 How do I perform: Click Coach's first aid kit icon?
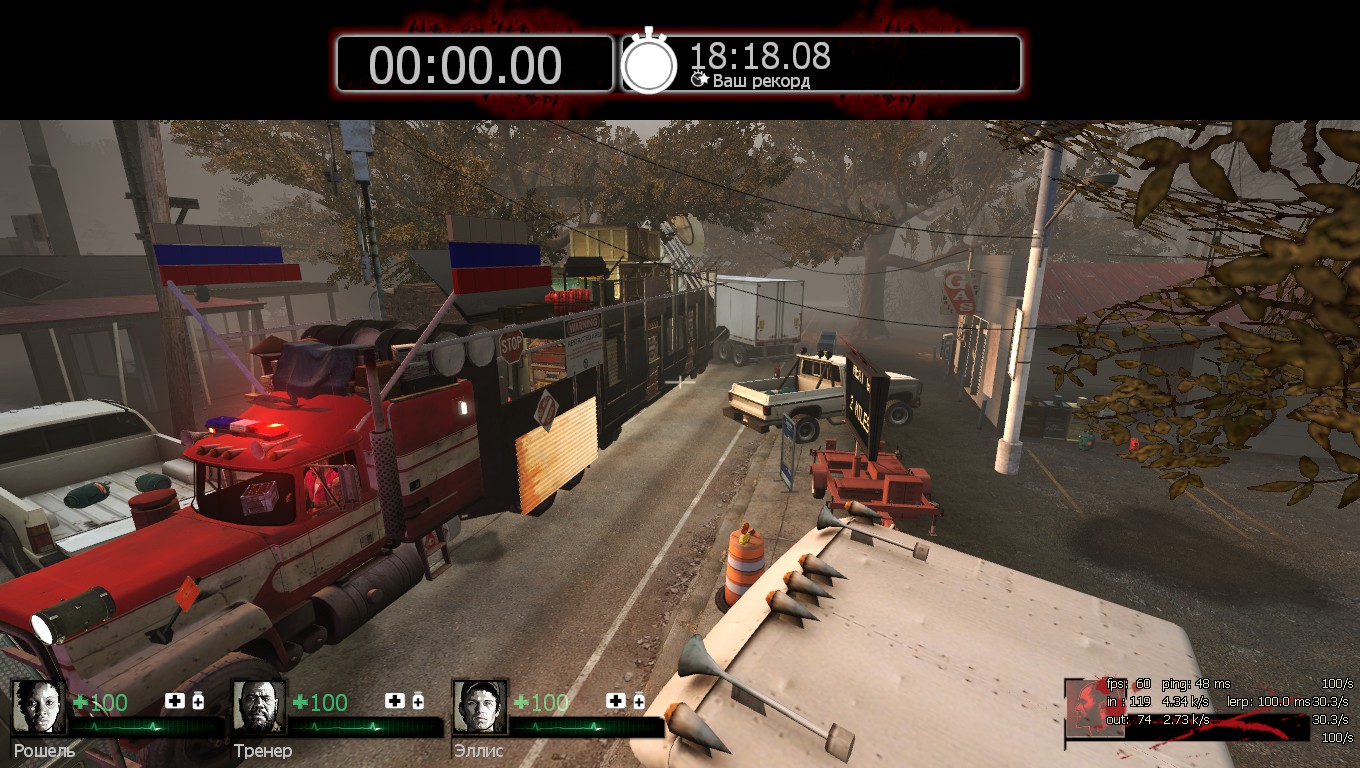coord(396,701)
